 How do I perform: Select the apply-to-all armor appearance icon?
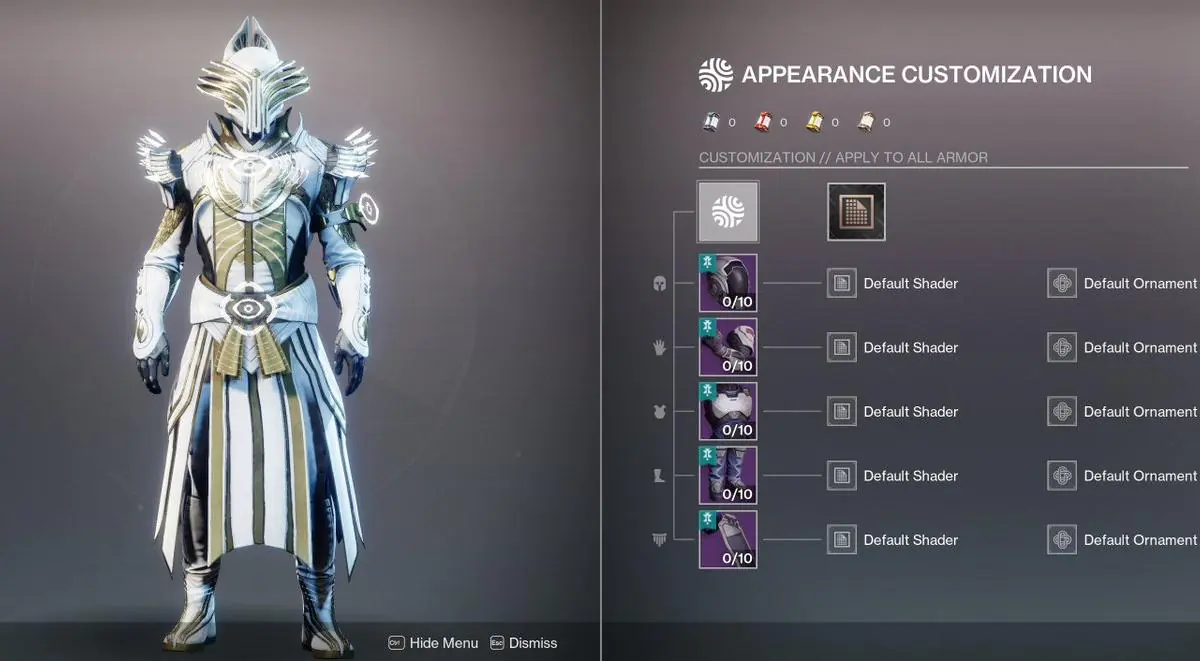pyautogui.click(x=728, y=211)
